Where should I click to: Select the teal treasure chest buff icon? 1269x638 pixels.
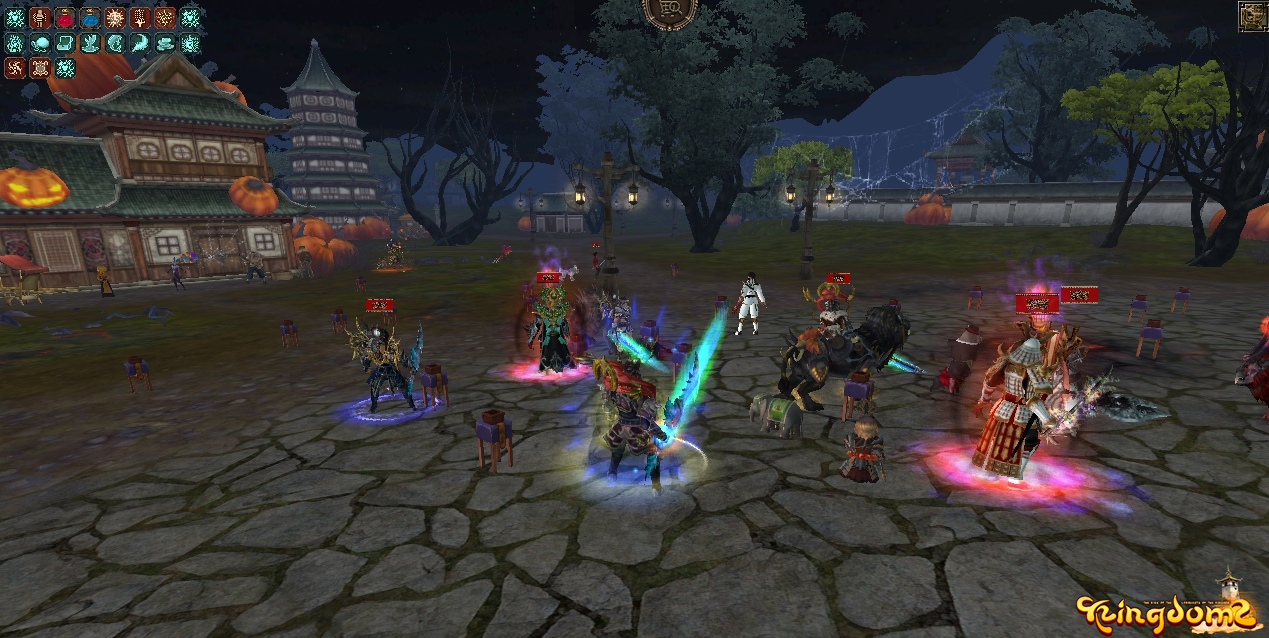[65, 43]
